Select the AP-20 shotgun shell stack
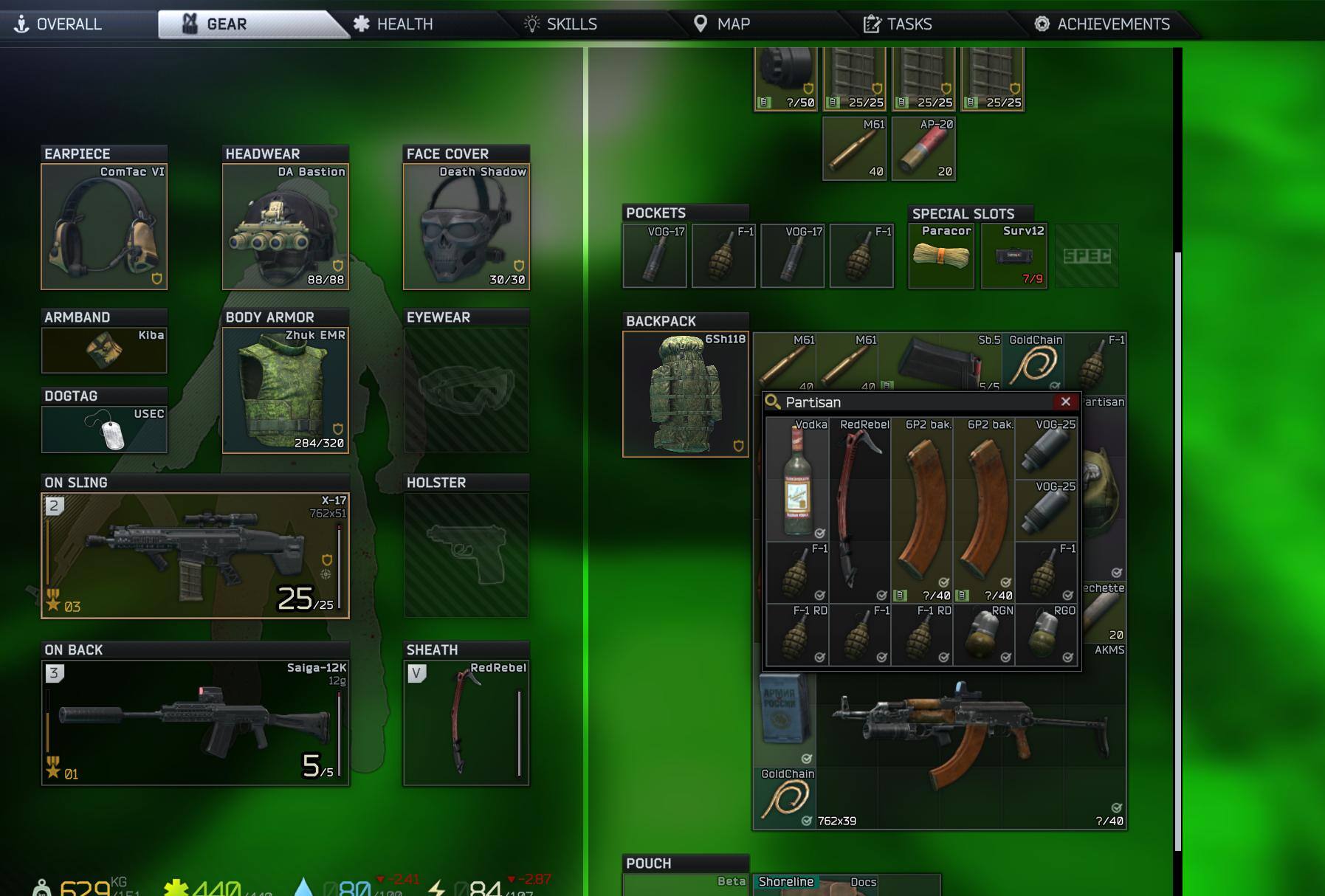 pos(923,148)
